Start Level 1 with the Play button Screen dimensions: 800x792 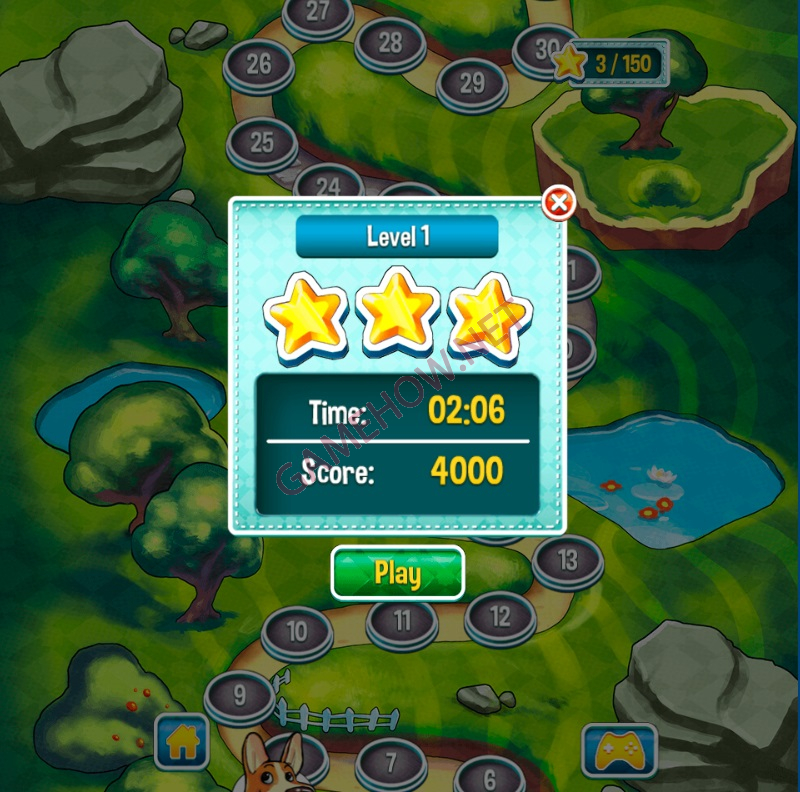point(397,573)
